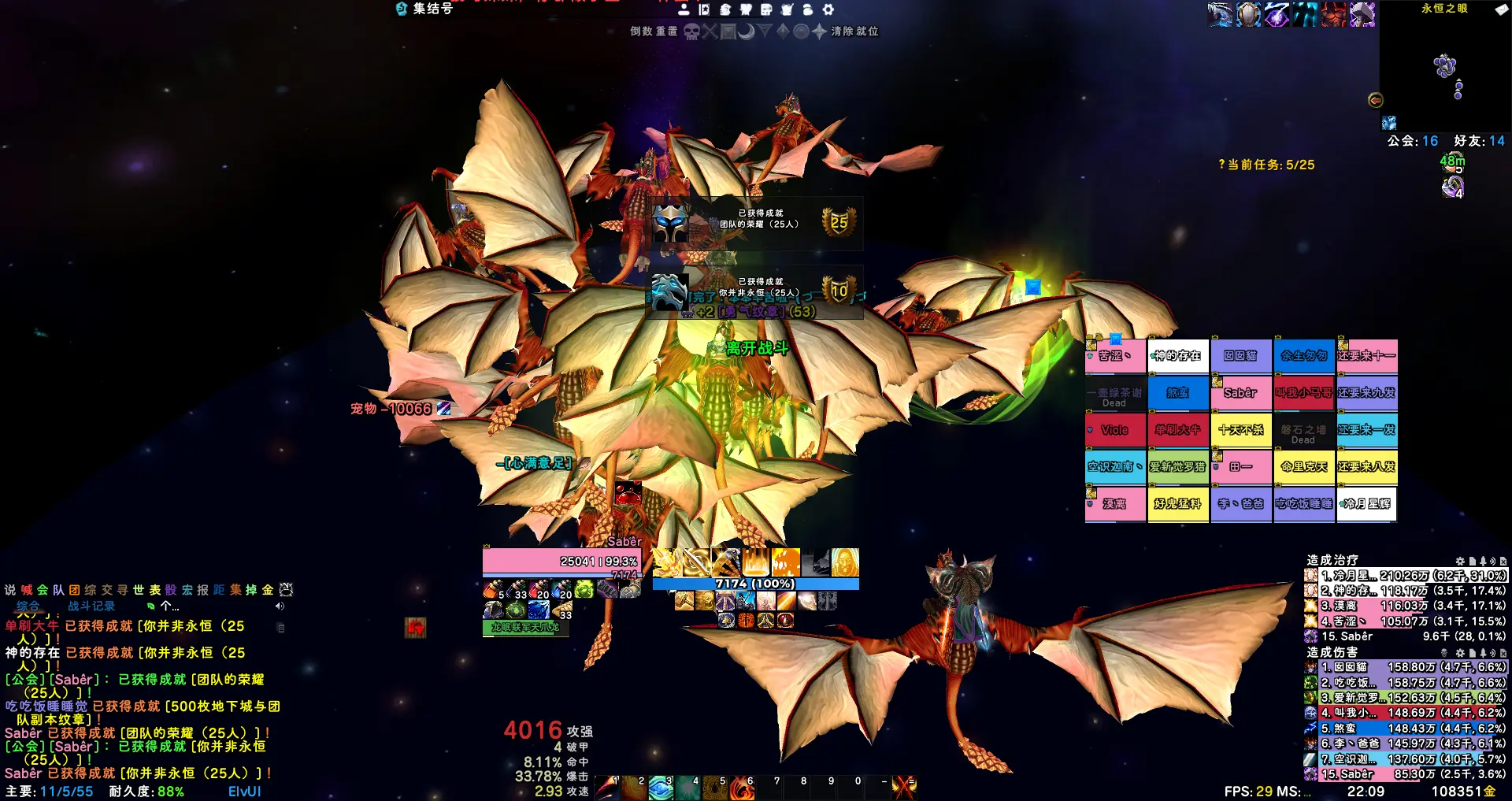Image resolution: width=1512 pixels, height=801 pixels.
Task: Choose the 团 raid channel shortcut
Action: [74, 590]
